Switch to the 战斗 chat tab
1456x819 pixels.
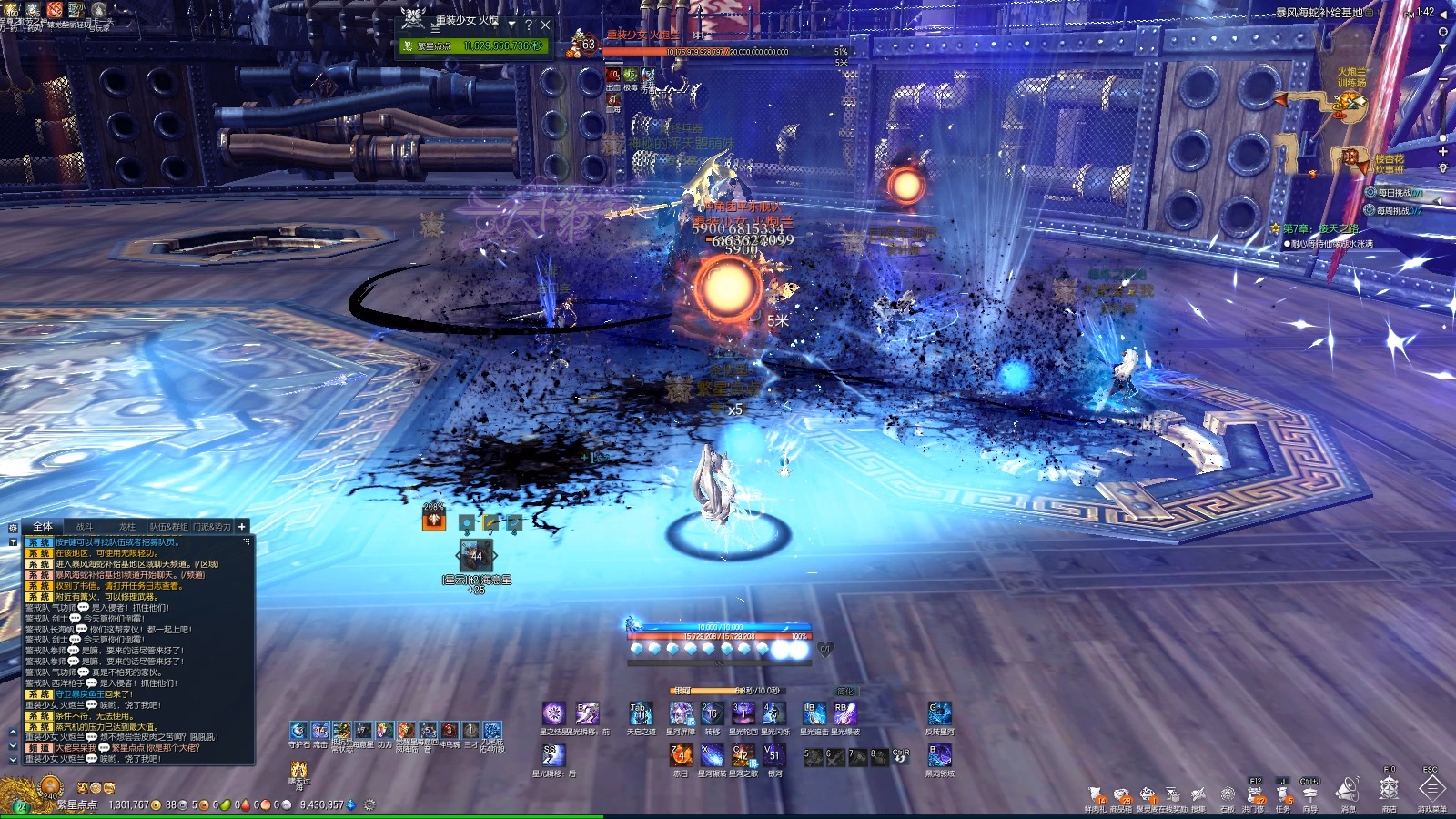point(84,526)
